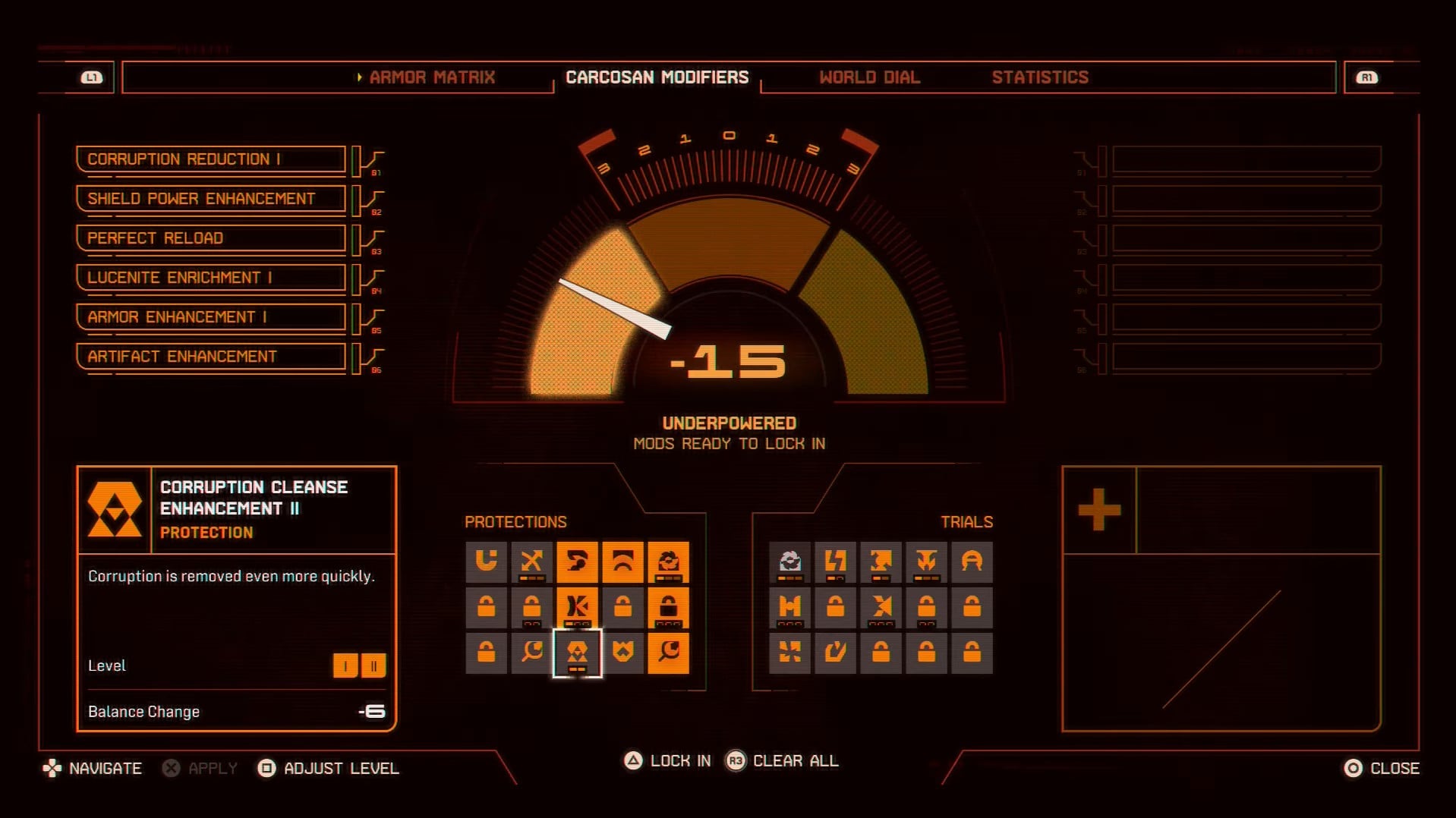Open the World Dial tab
Screen dimensions: 1456x818
pos(869,77)
